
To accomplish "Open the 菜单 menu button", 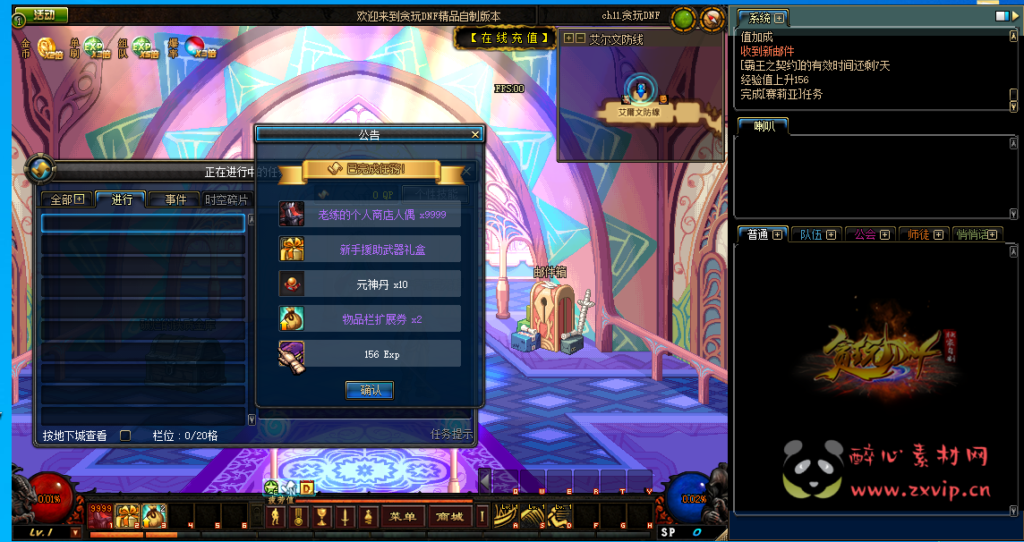I will pyautogui.click(x=403, y=516).
